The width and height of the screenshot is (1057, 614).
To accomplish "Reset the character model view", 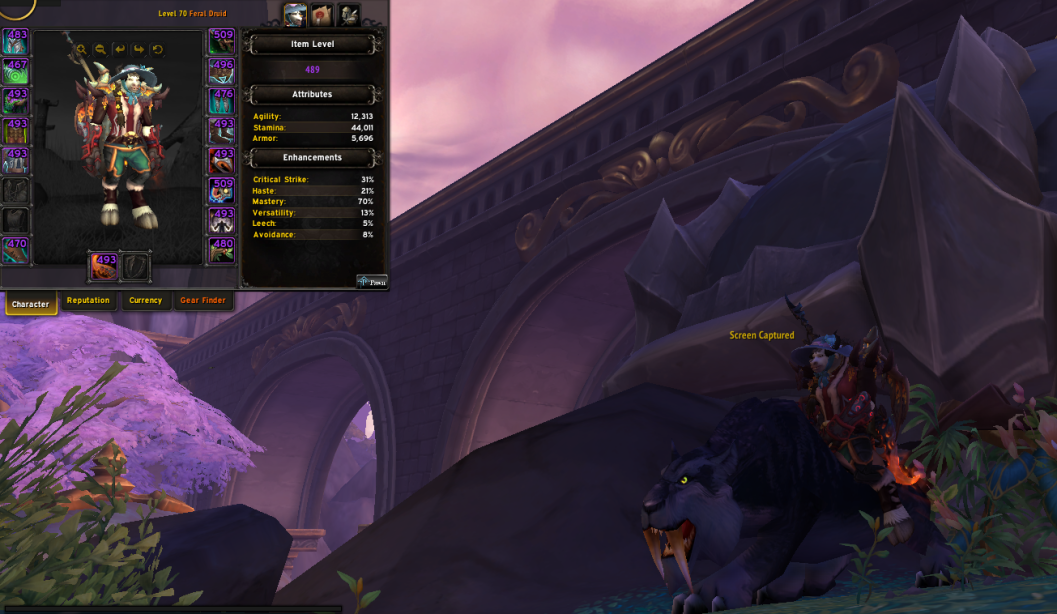I will coord(158,49).
